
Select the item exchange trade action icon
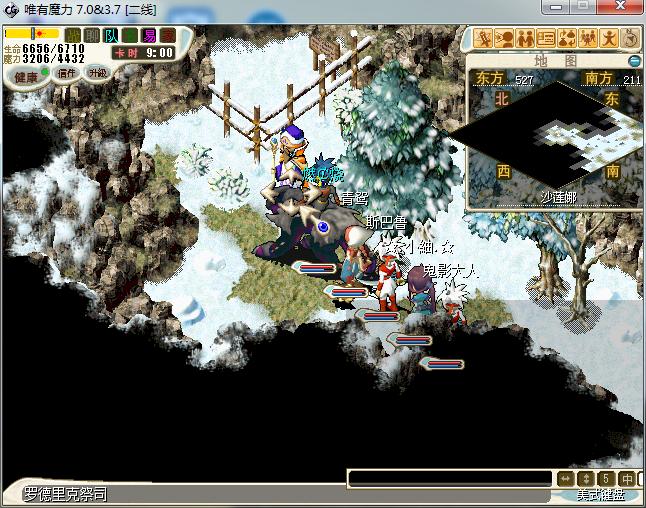pos(568,39)
